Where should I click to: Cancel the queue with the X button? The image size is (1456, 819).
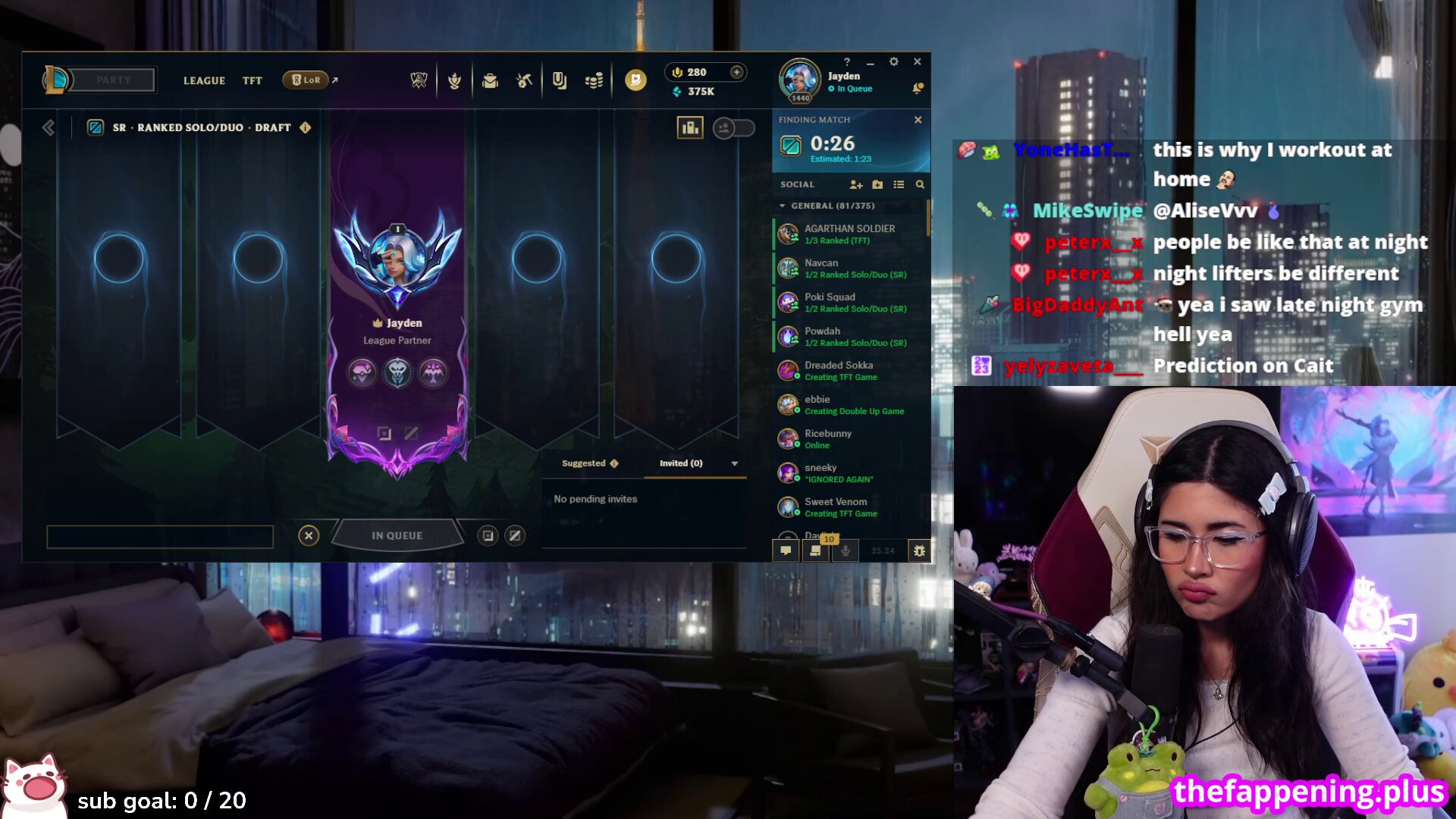(x=309, y=535)
